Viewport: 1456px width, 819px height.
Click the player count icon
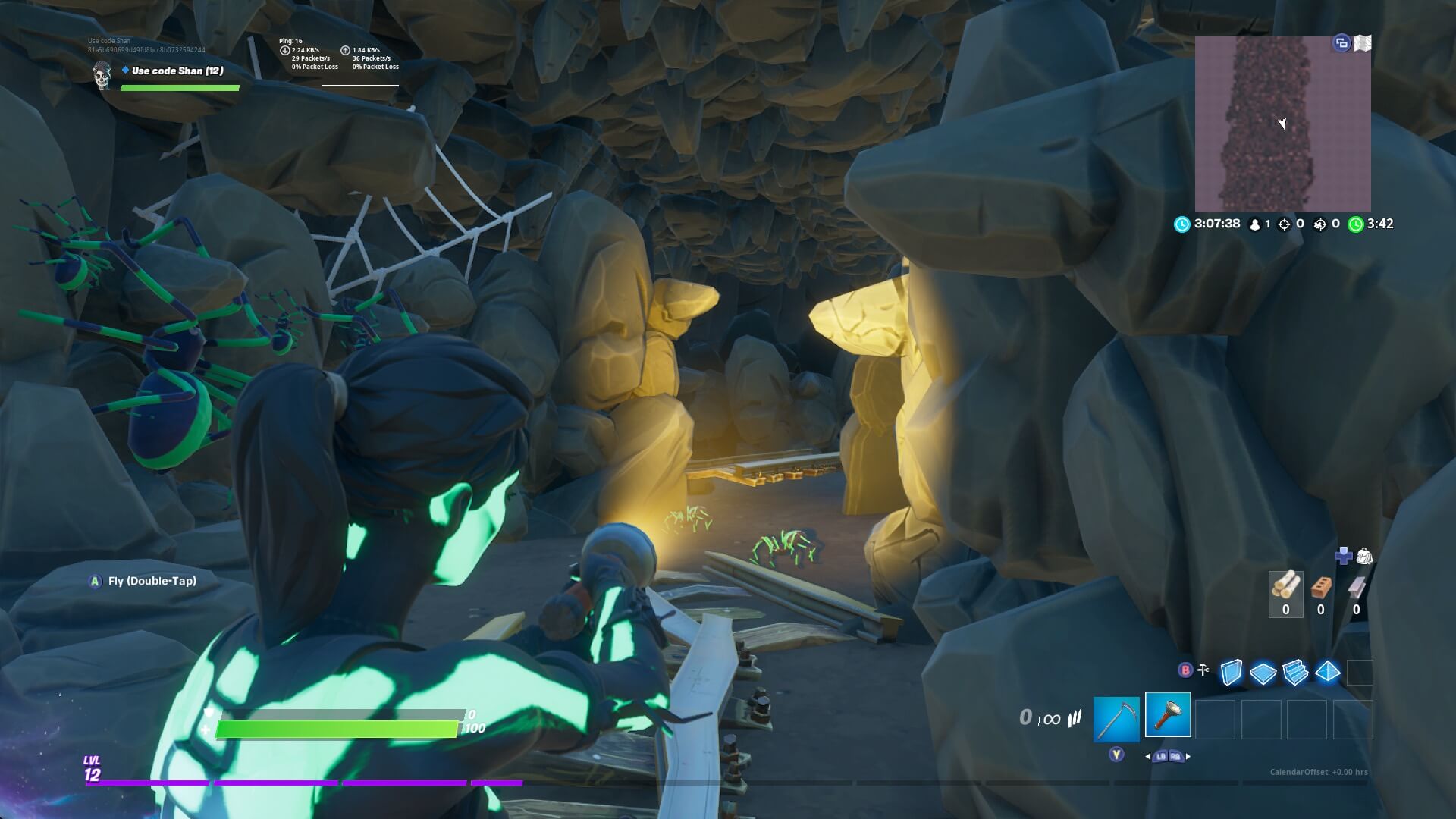1255,224
